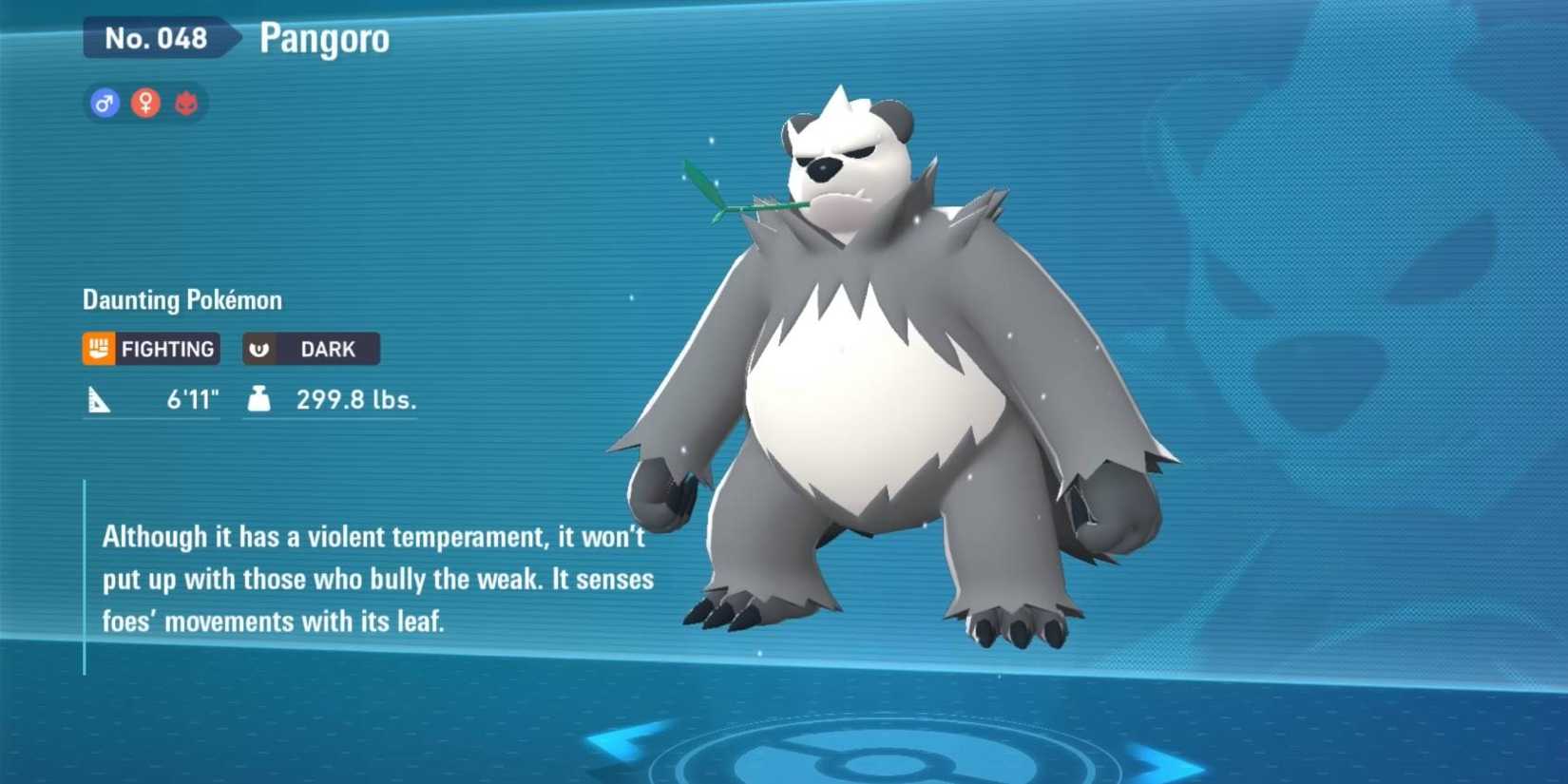Click the right rotation arrow under Pangoro

(1165, 762)
